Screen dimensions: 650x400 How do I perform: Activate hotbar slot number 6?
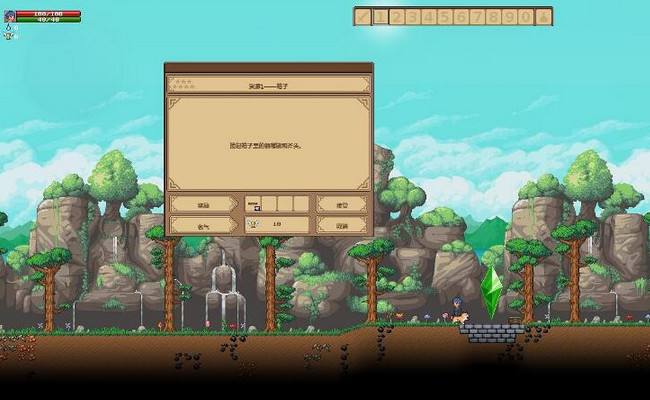[461, 16]
